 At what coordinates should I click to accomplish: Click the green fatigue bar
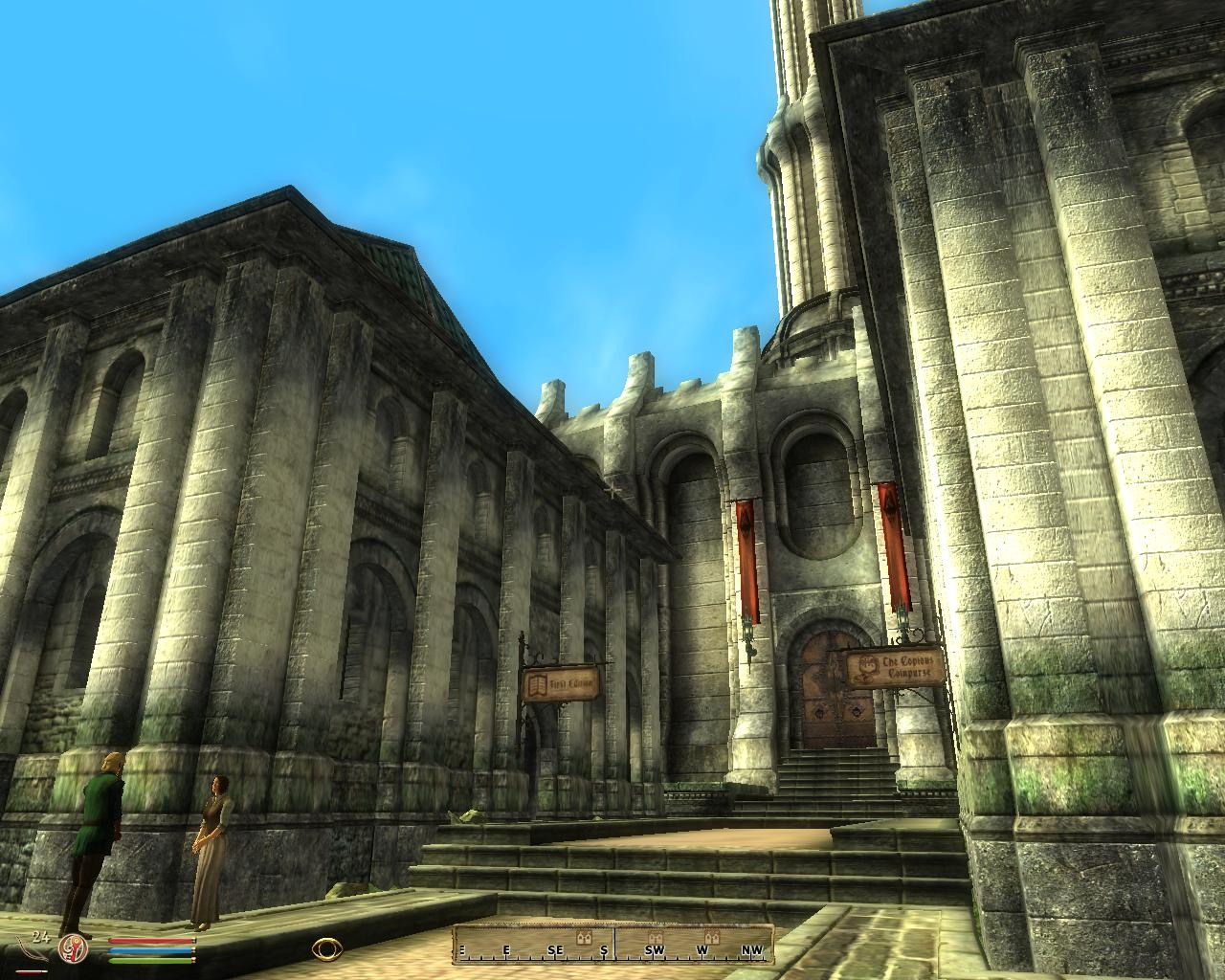tap(149, 960)
